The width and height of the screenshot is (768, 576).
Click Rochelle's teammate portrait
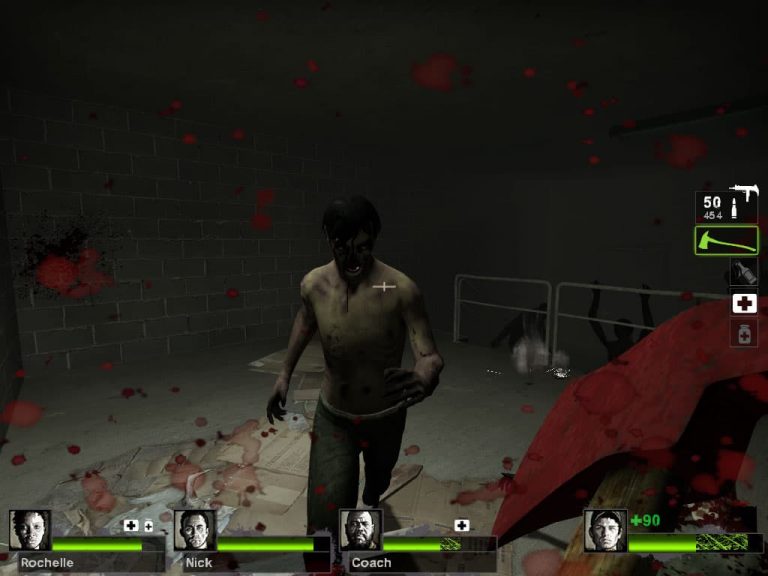[x=29, y=530]
